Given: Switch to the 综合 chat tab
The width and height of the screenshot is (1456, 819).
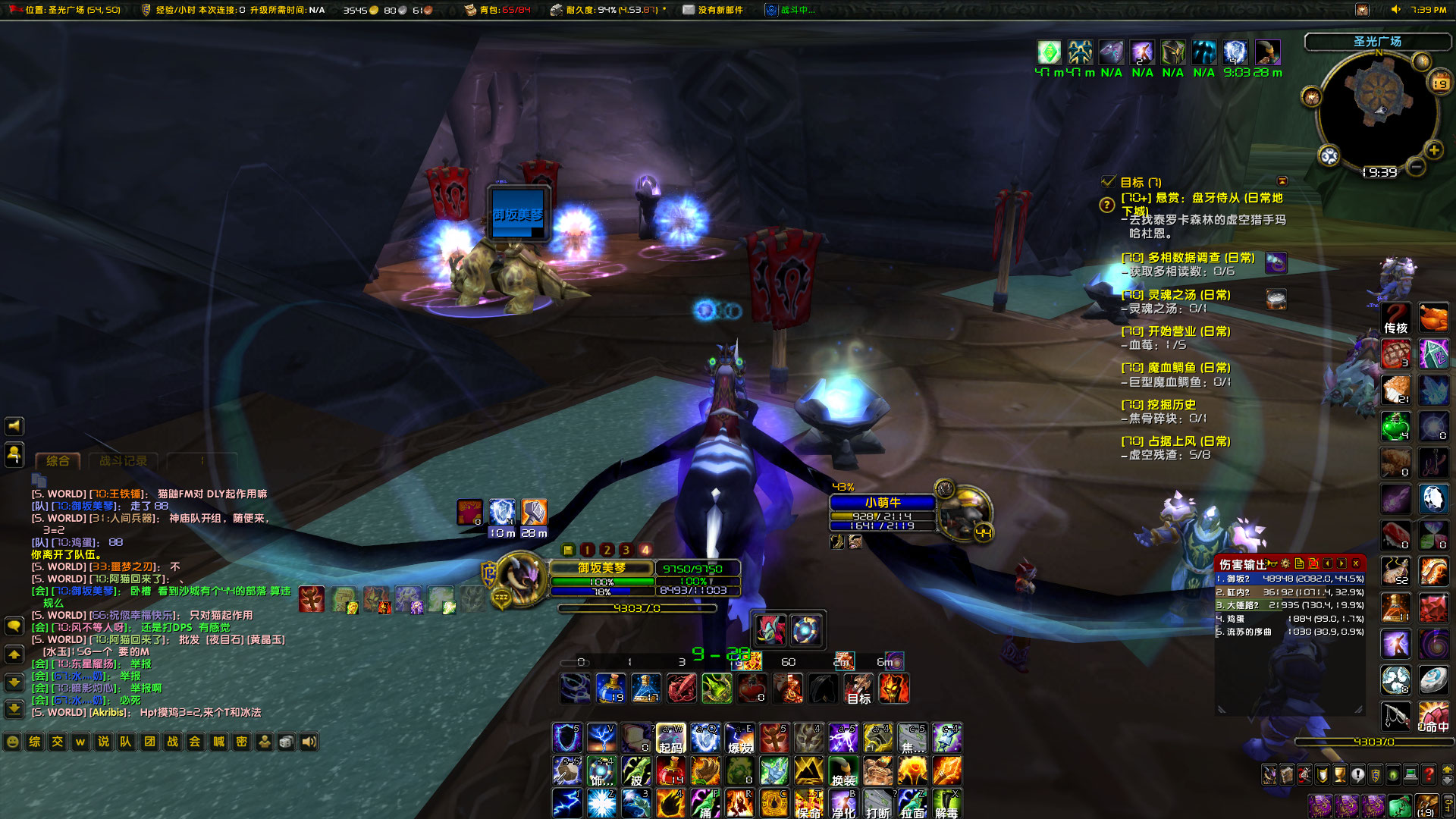Looking at the screenshot, I should pos(58,460).
